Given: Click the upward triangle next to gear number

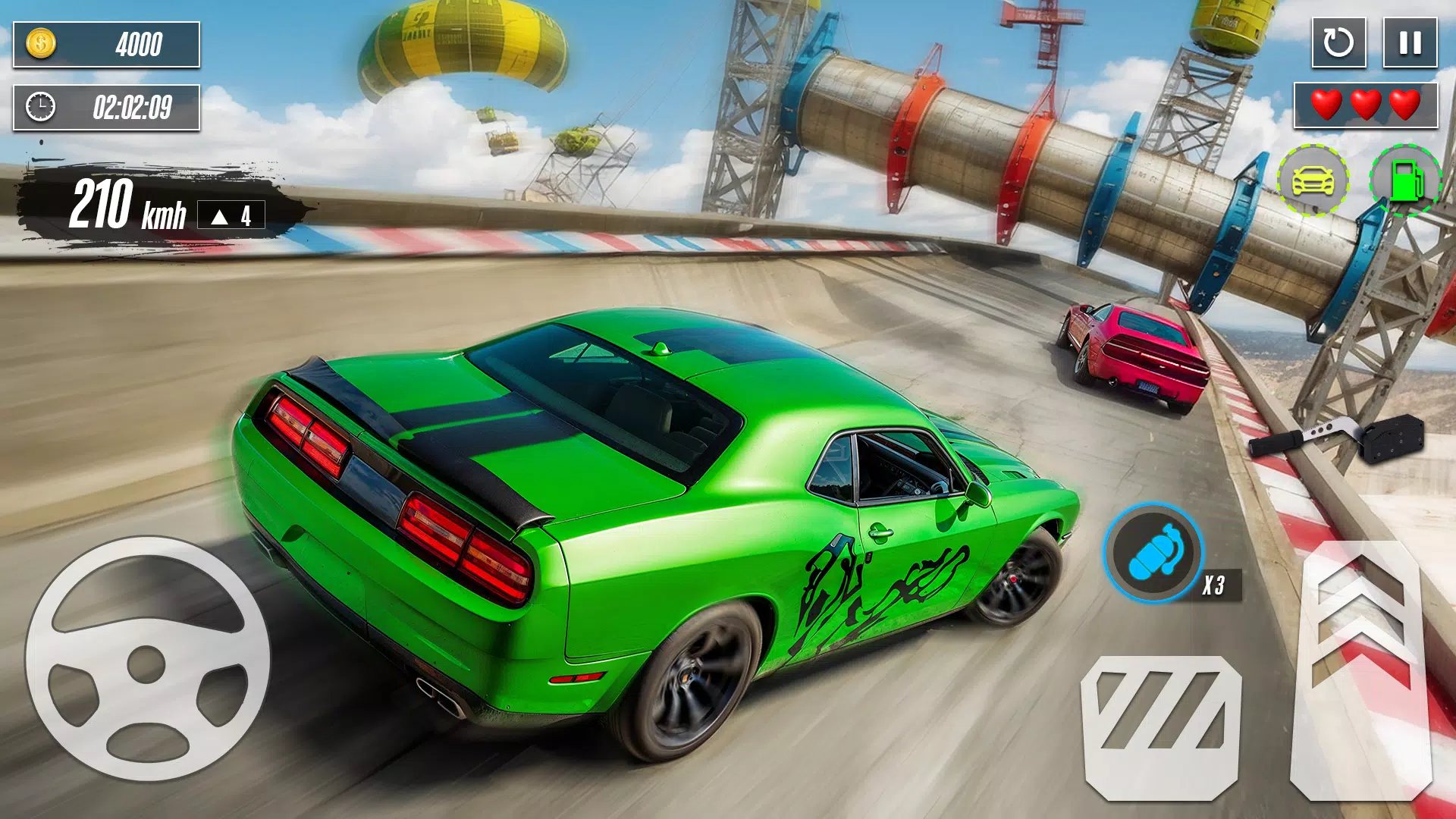Looking at the screenshot, I should [x=219, y=218].
